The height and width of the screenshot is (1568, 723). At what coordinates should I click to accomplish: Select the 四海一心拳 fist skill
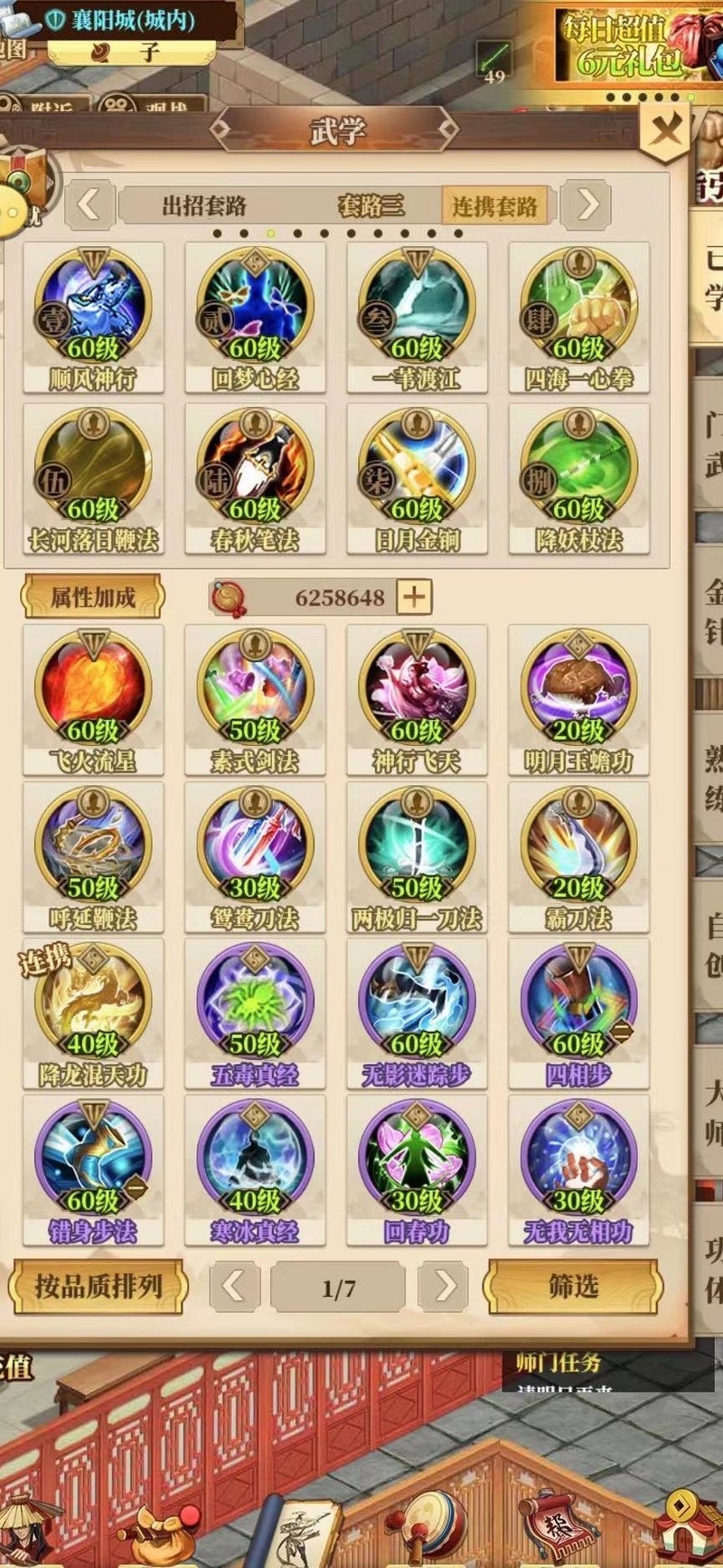(578, 312)
